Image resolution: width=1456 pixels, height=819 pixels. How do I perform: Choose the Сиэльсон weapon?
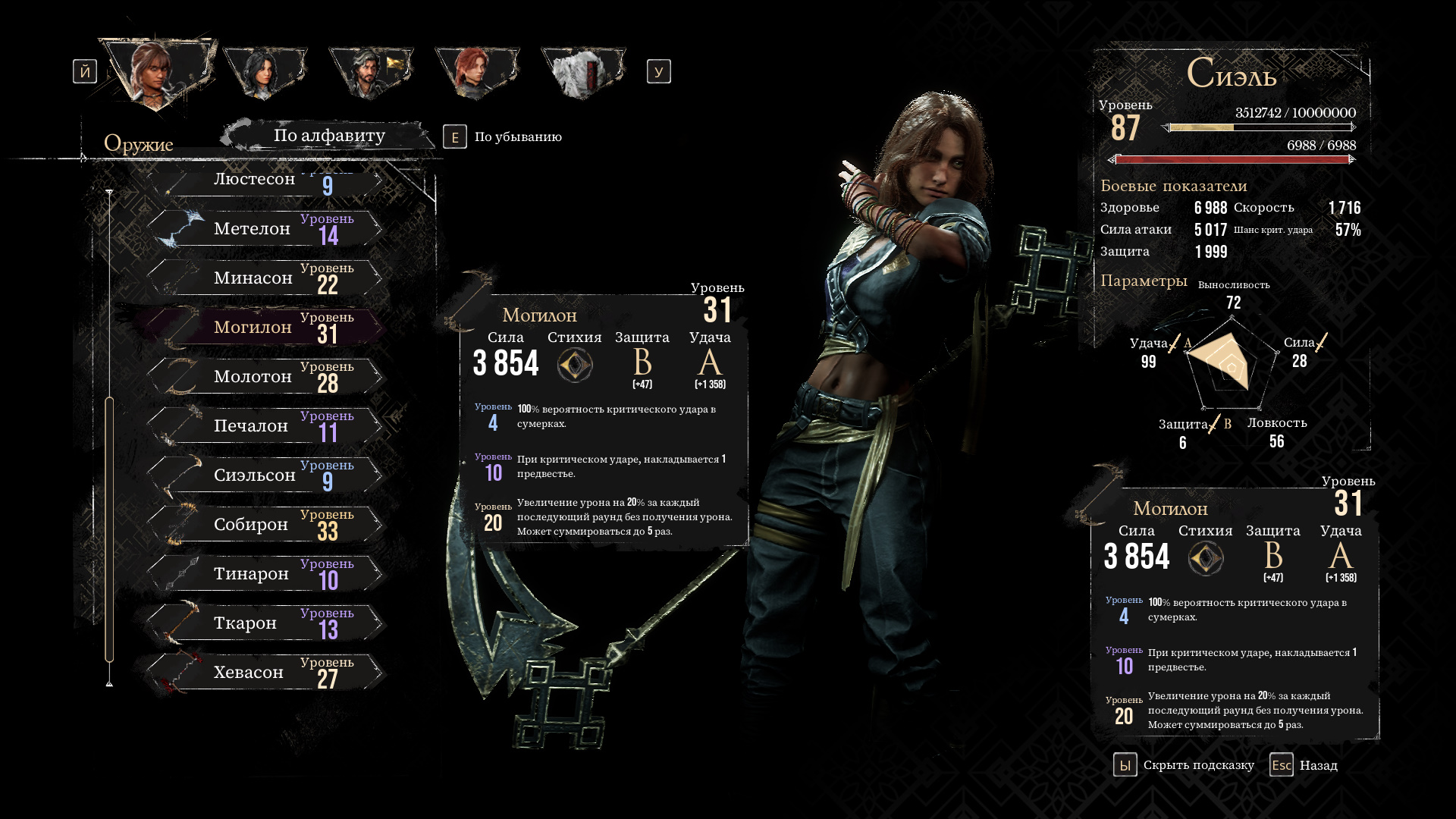(265, 475)
